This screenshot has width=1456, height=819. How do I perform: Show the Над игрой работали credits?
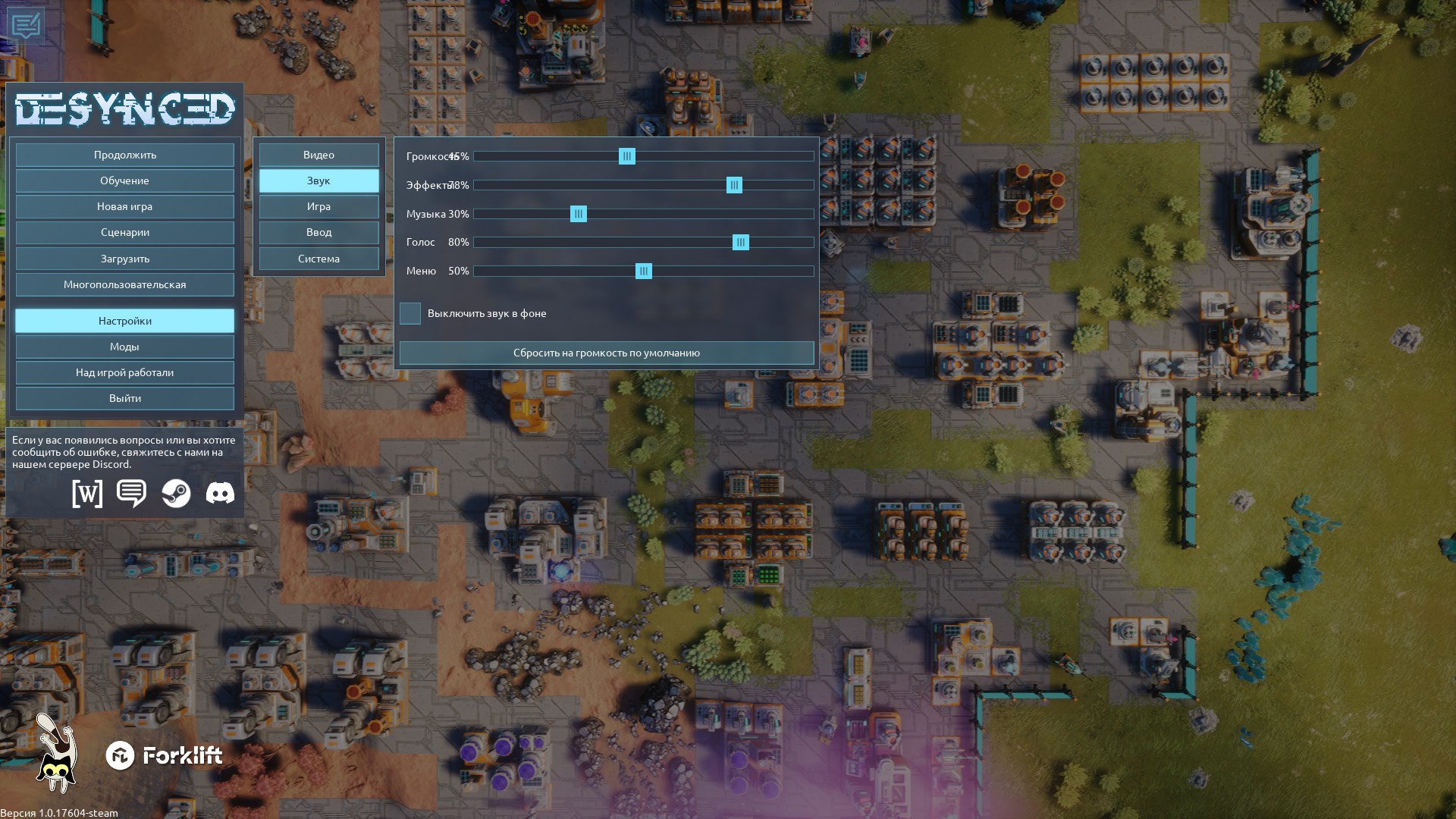[x=125, y=372]
